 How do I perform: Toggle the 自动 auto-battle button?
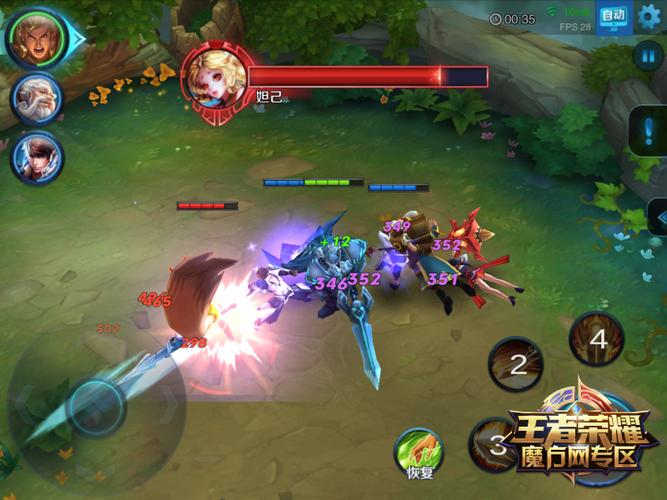click(614, 17)
